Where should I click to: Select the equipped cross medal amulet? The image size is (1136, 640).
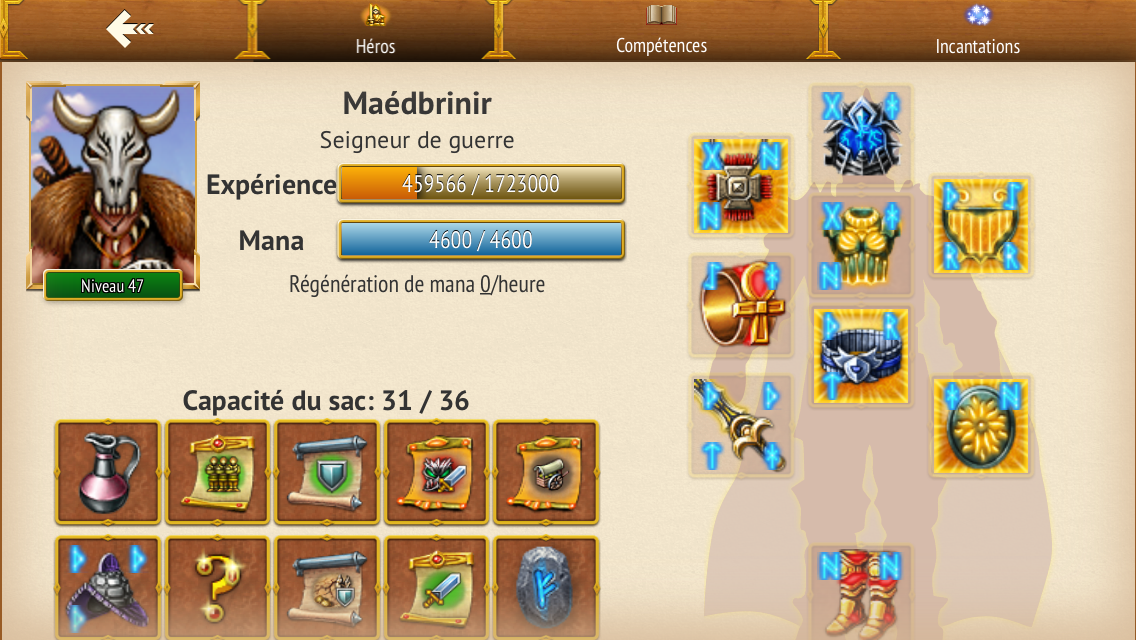pyautogui.click(x=741, y=186)
